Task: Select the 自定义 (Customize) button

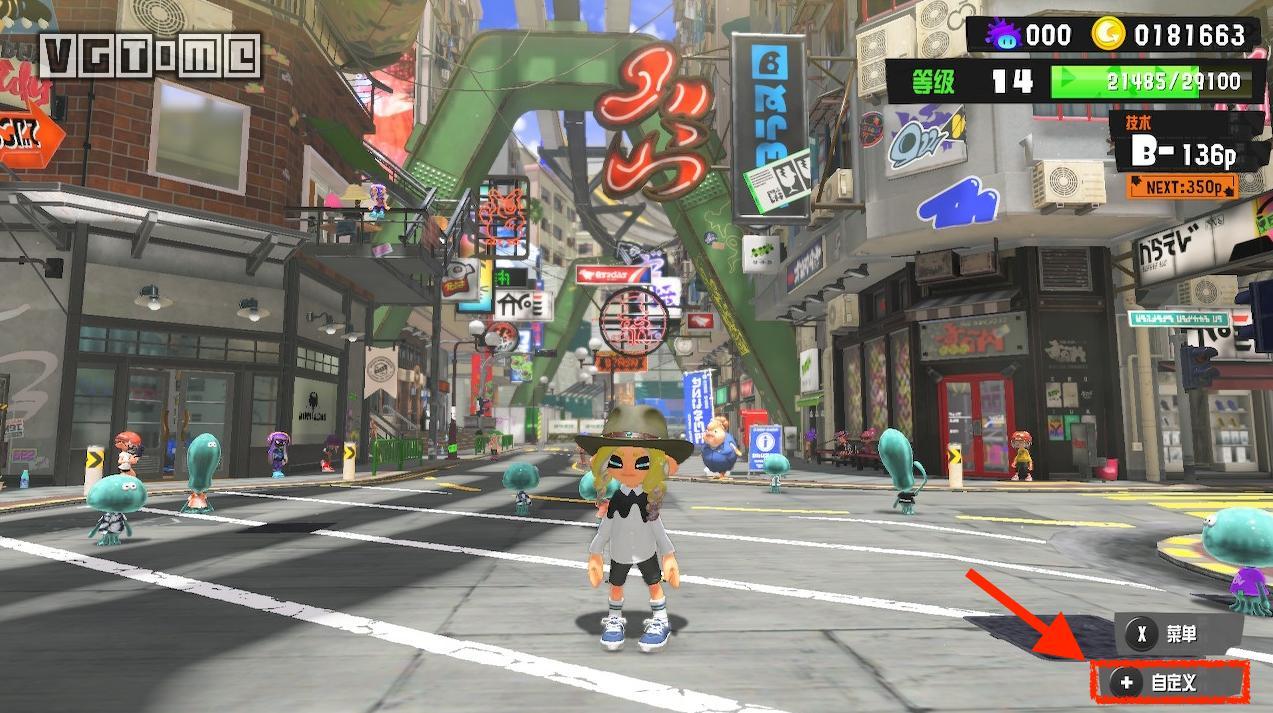Action: (x=1169, y=683)
